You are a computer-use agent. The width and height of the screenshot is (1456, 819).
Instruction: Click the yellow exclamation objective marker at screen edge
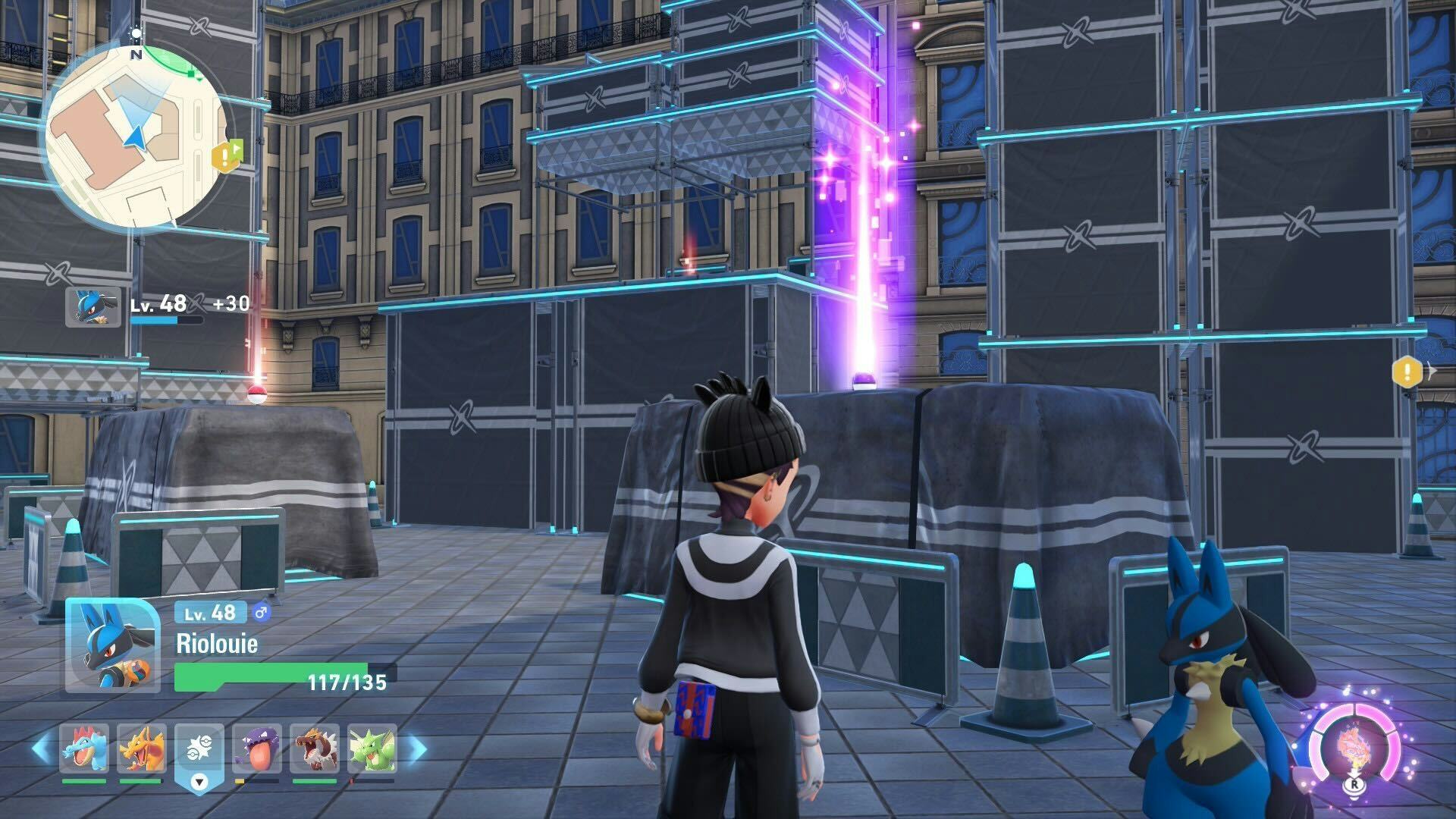tap(1407, 372)
